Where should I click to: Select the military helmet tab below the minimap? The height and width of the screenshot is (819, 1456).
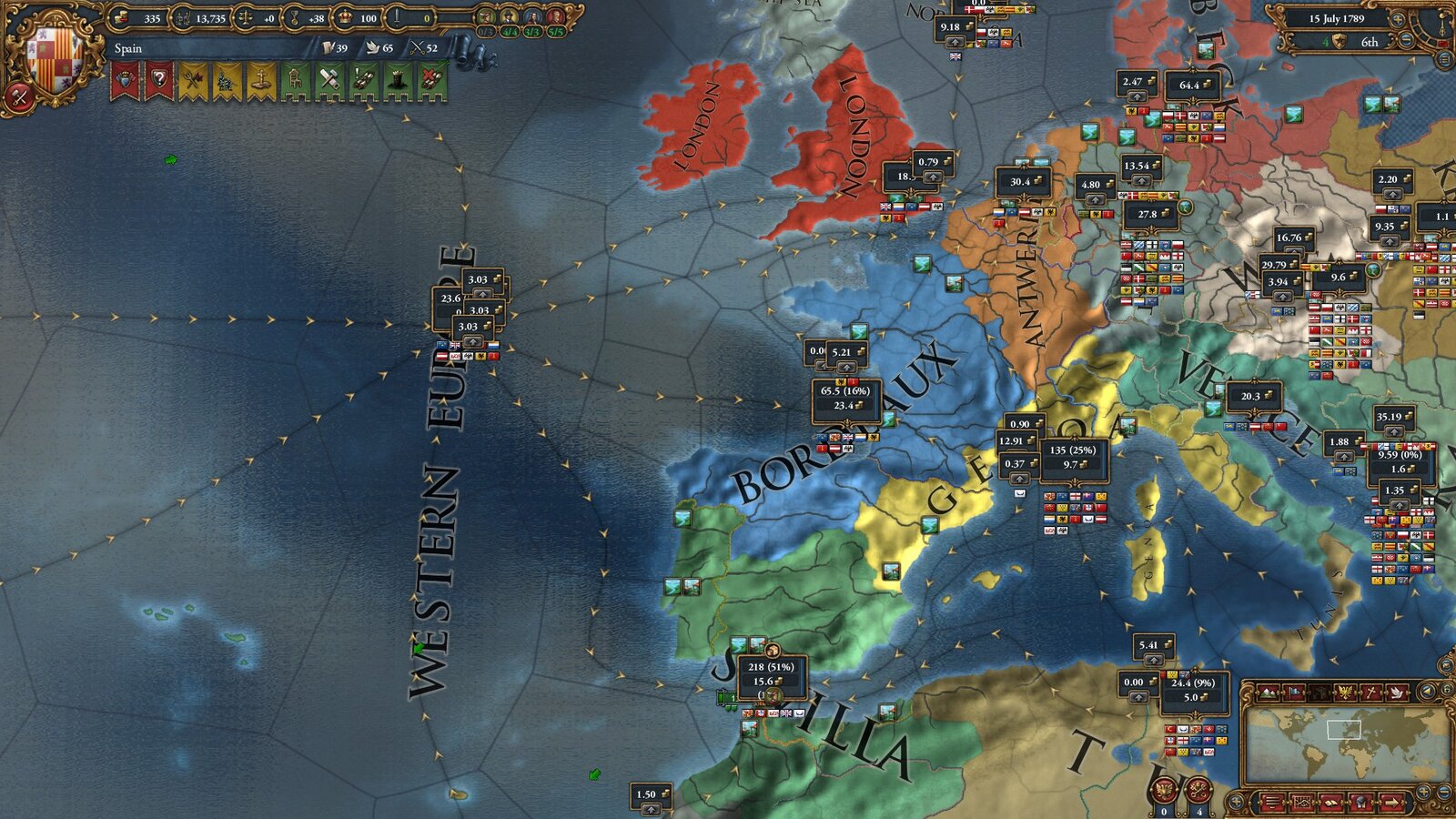(x=1359, y=802)
